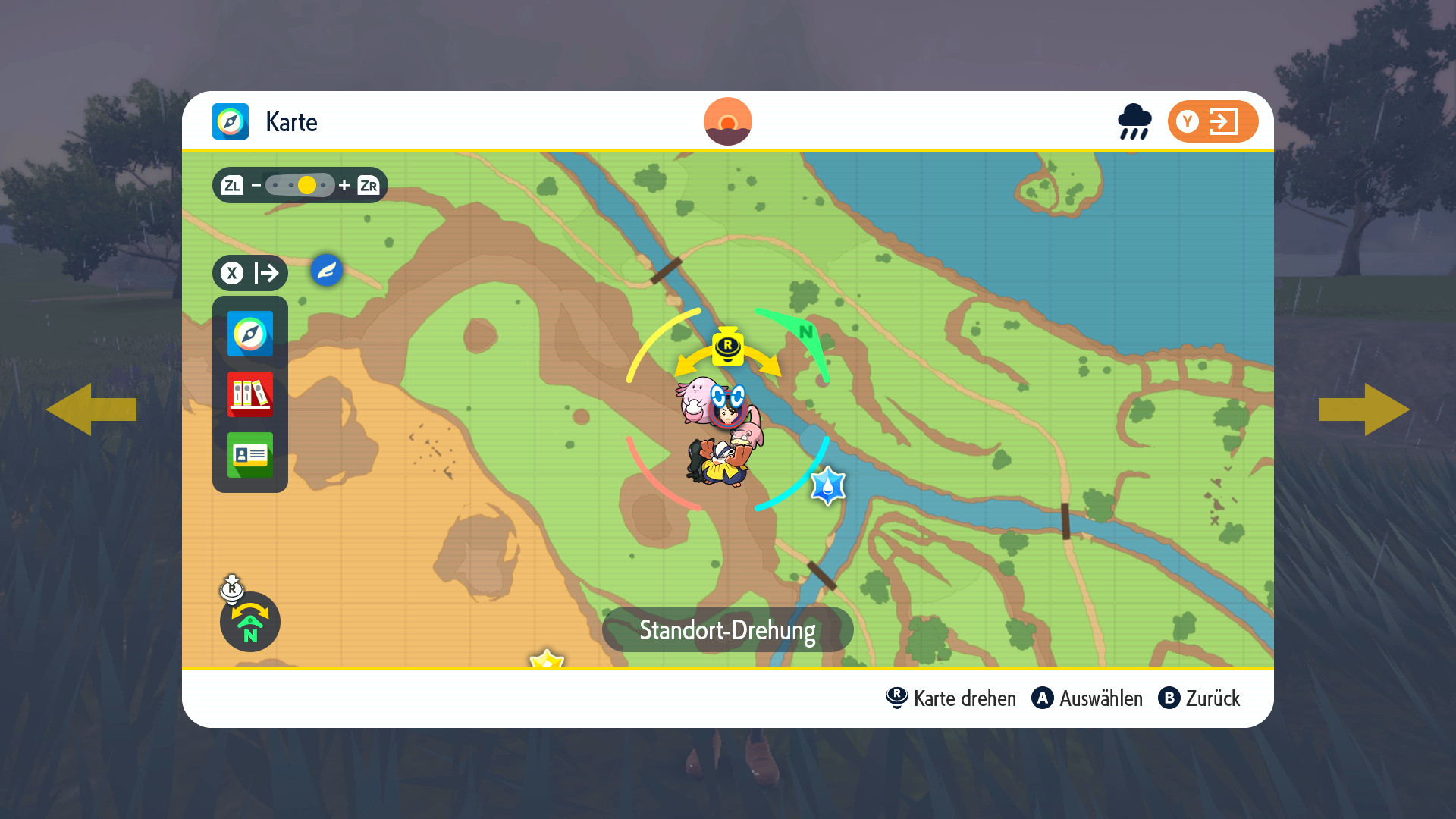
Task: Select the water Tera raid crystal marker
Action: coord(827,486)
